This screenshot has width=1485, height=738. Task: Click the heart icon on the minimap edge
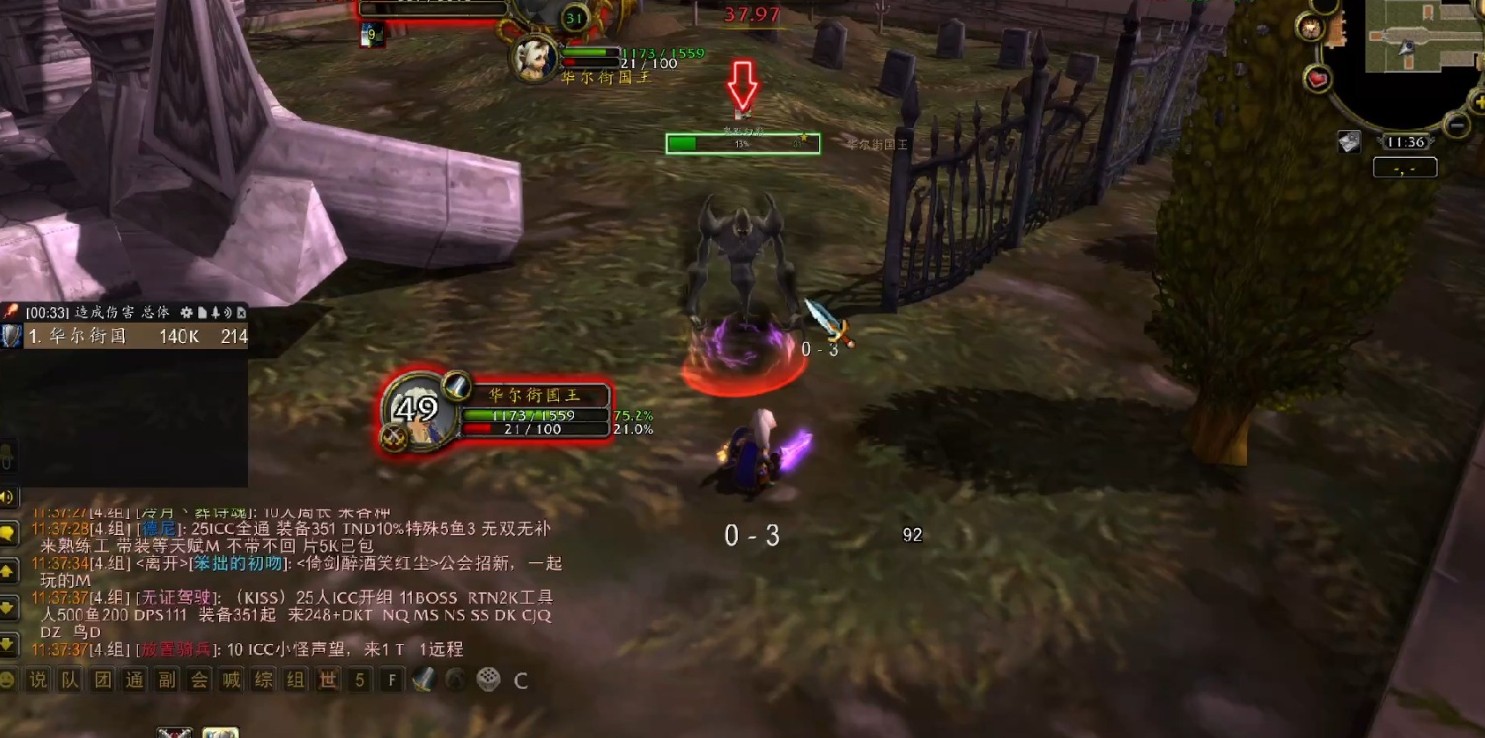tap(1317, 79)
